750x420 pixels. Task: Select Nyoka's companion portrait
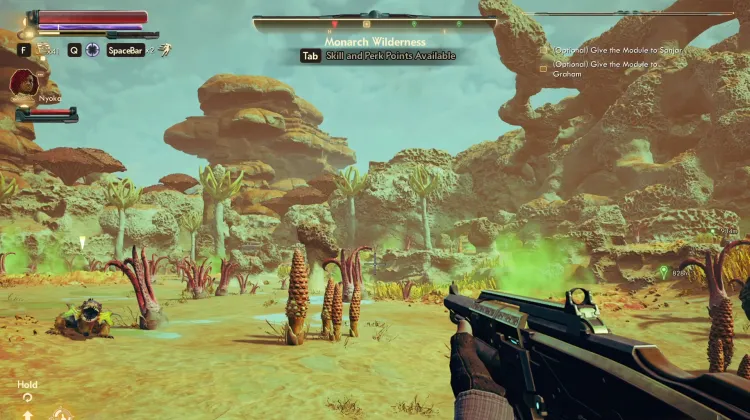(24, 83)
